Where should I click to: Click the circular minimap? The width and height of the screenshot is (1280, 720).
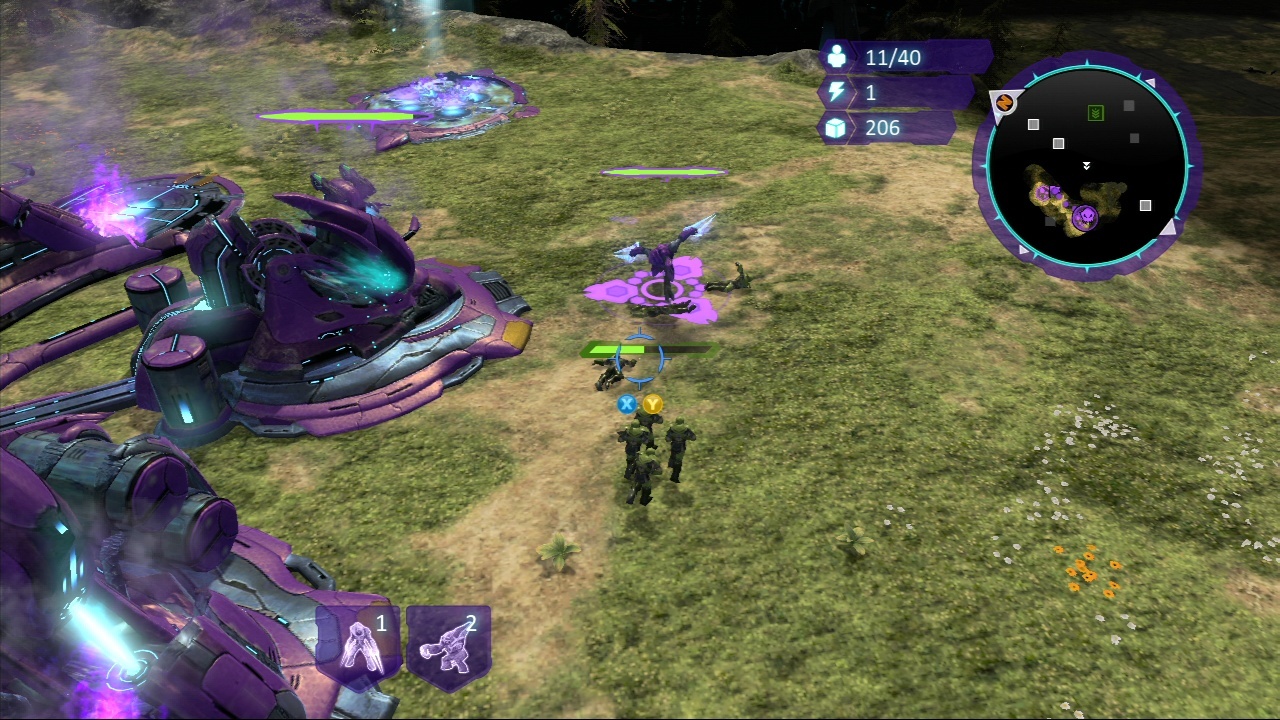[x=1087, y=165]
